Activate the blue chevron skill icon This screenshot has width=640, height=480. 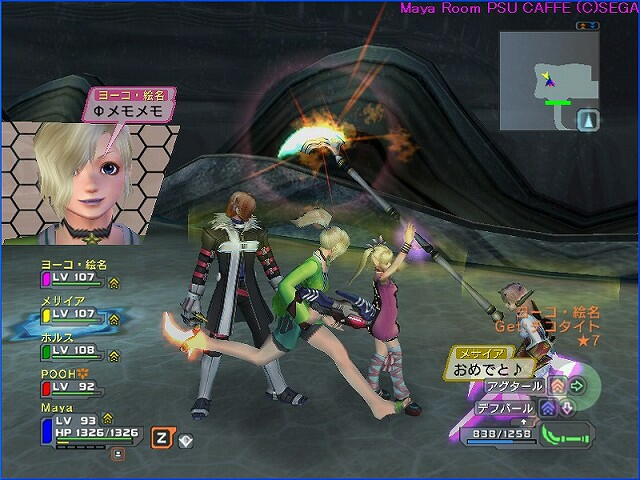pos(547,408)
